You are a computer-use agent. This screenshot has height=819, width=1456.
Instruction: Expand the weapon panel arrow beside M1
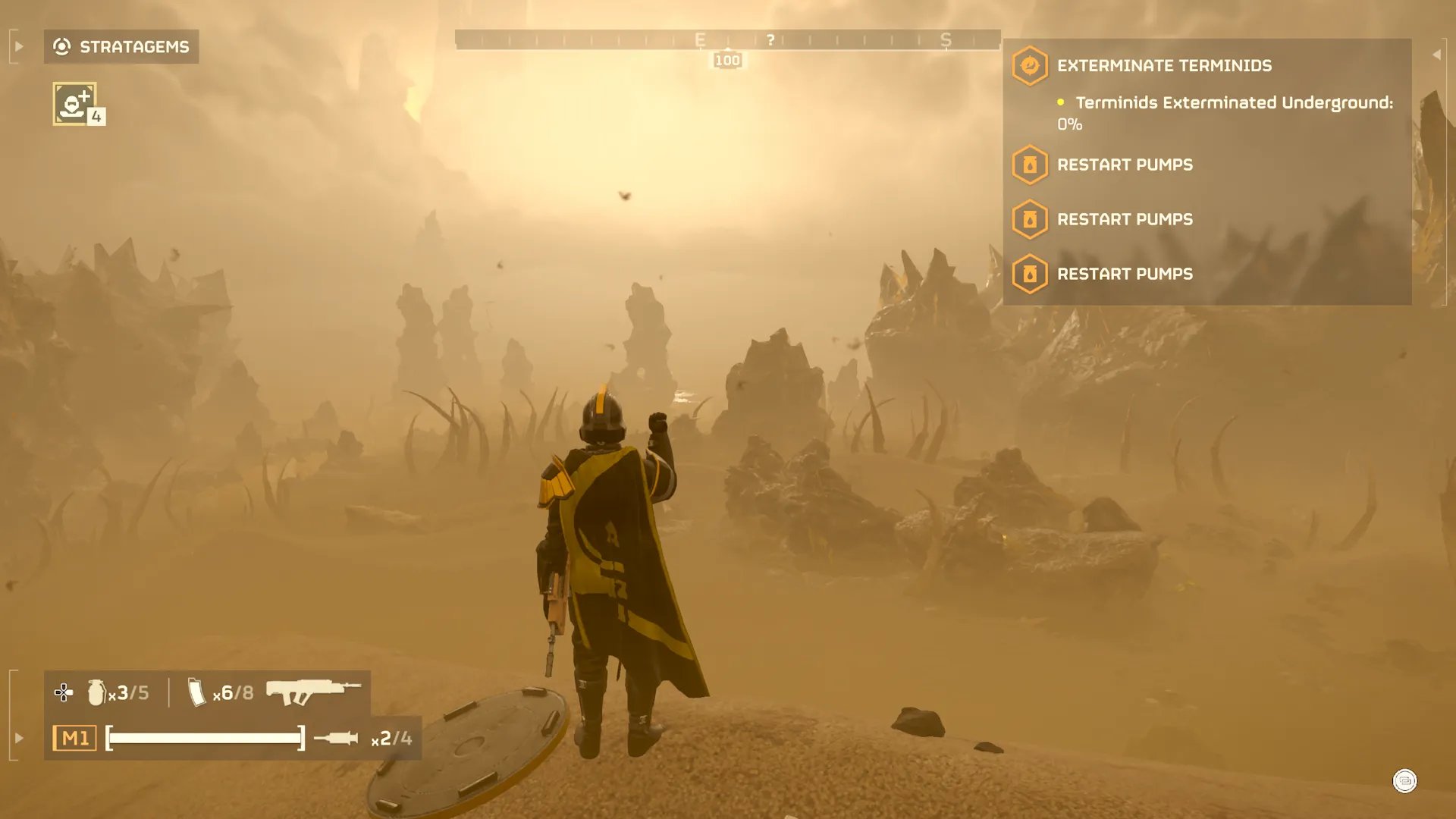19,738
